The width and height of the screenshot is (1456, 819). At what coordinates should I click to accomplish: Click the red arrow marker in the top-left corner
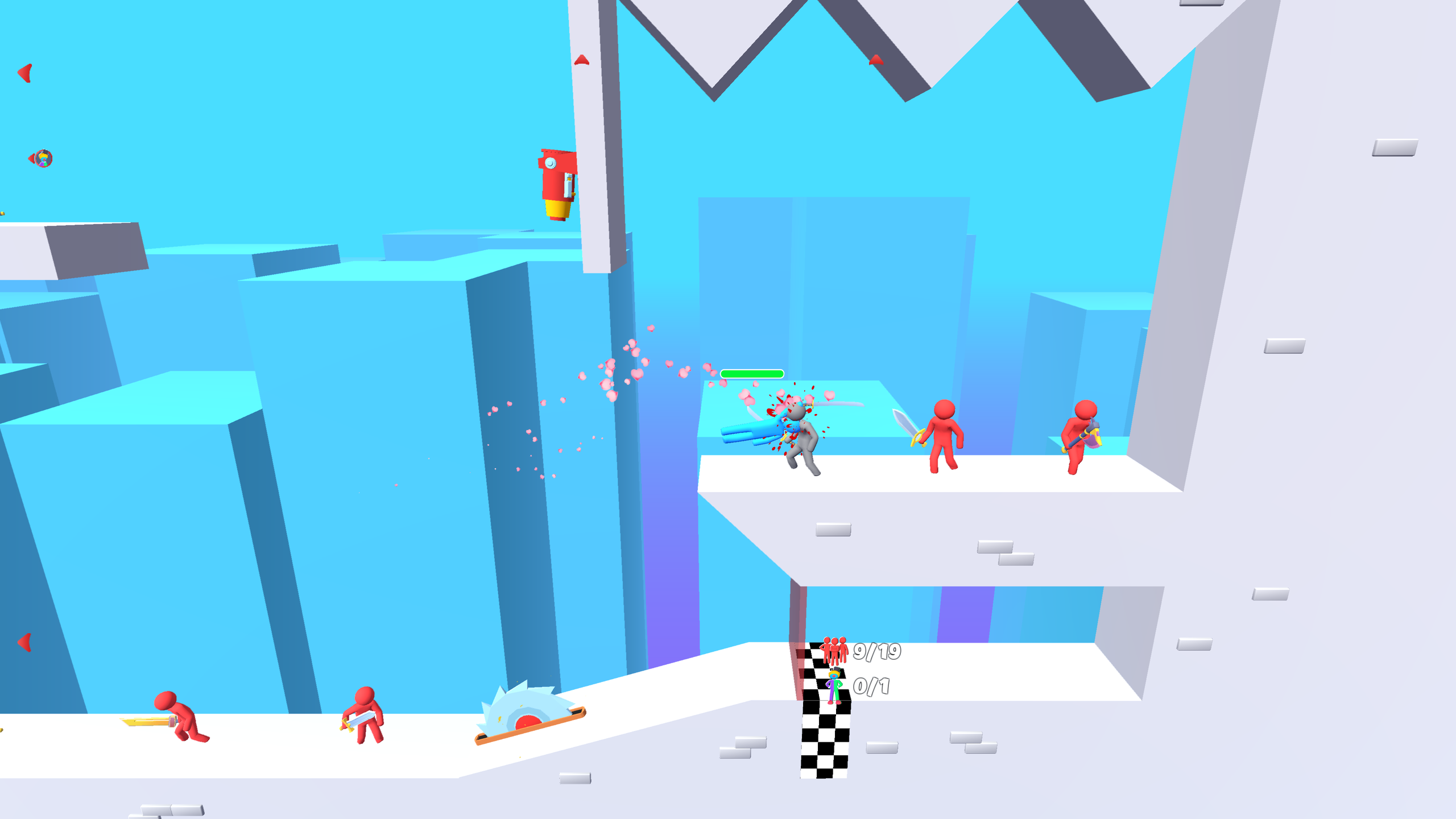click(24, 72)
